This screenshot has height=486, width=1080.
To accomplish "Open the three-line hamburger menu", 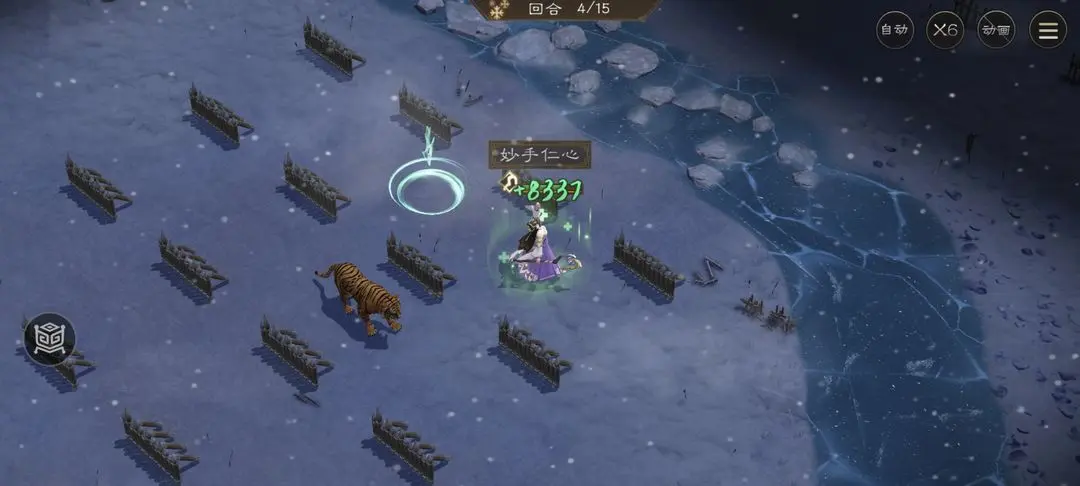I will click(x=1047, y=30).
